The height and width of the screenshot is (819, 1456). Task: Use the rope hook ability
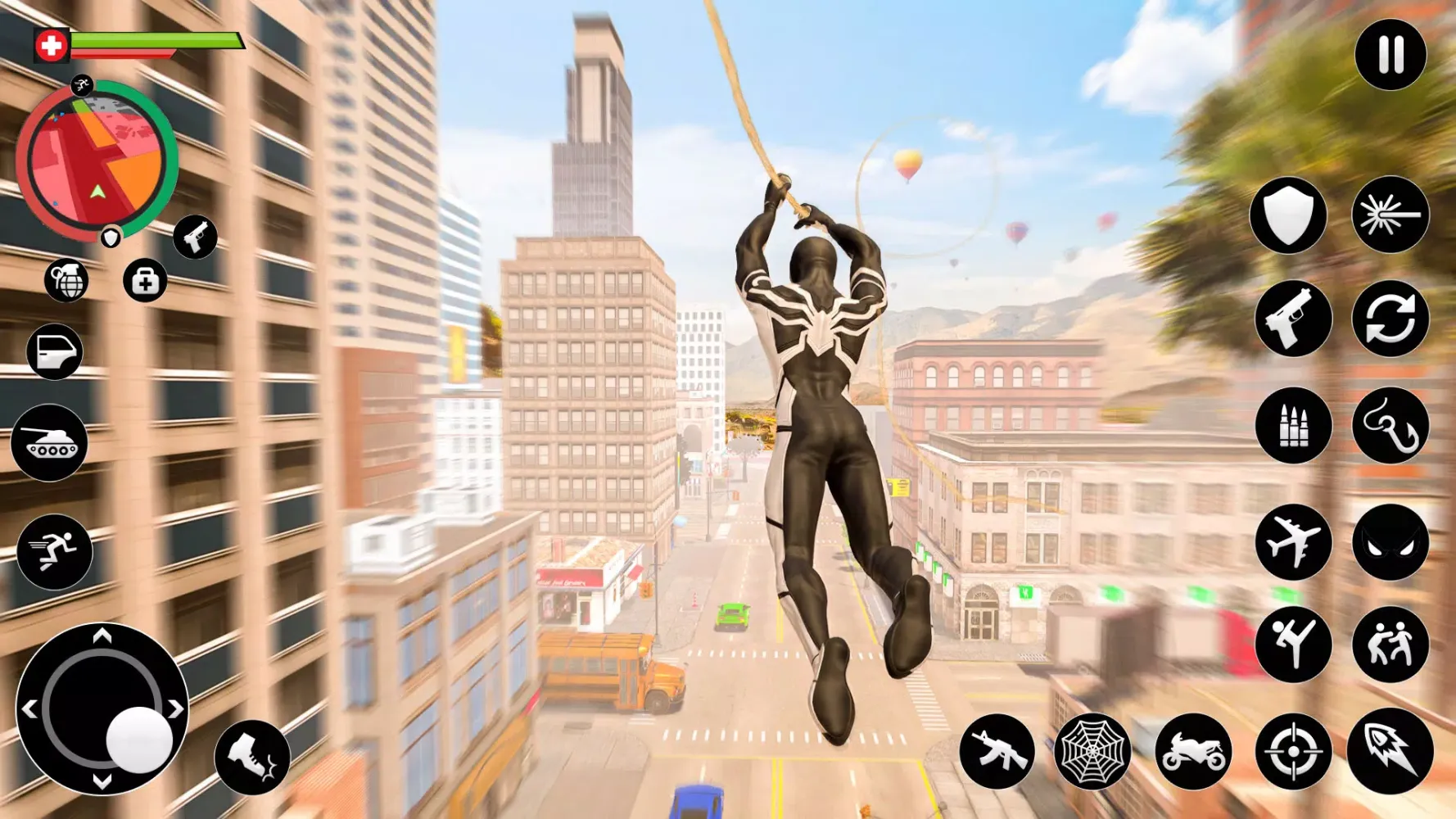coord(1390,426)
